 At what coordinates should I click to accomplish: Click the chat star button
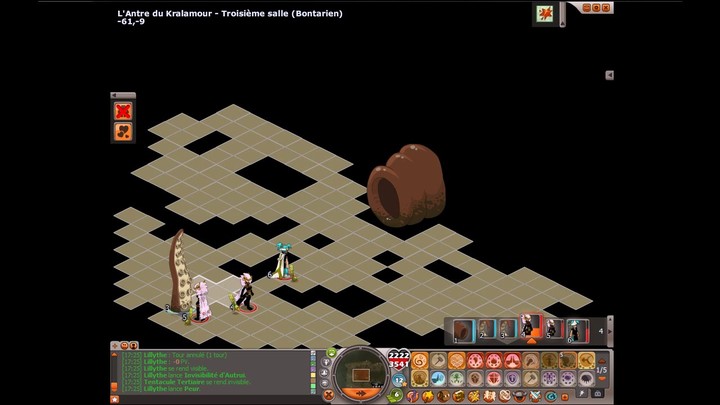click(x=115, y=398)
